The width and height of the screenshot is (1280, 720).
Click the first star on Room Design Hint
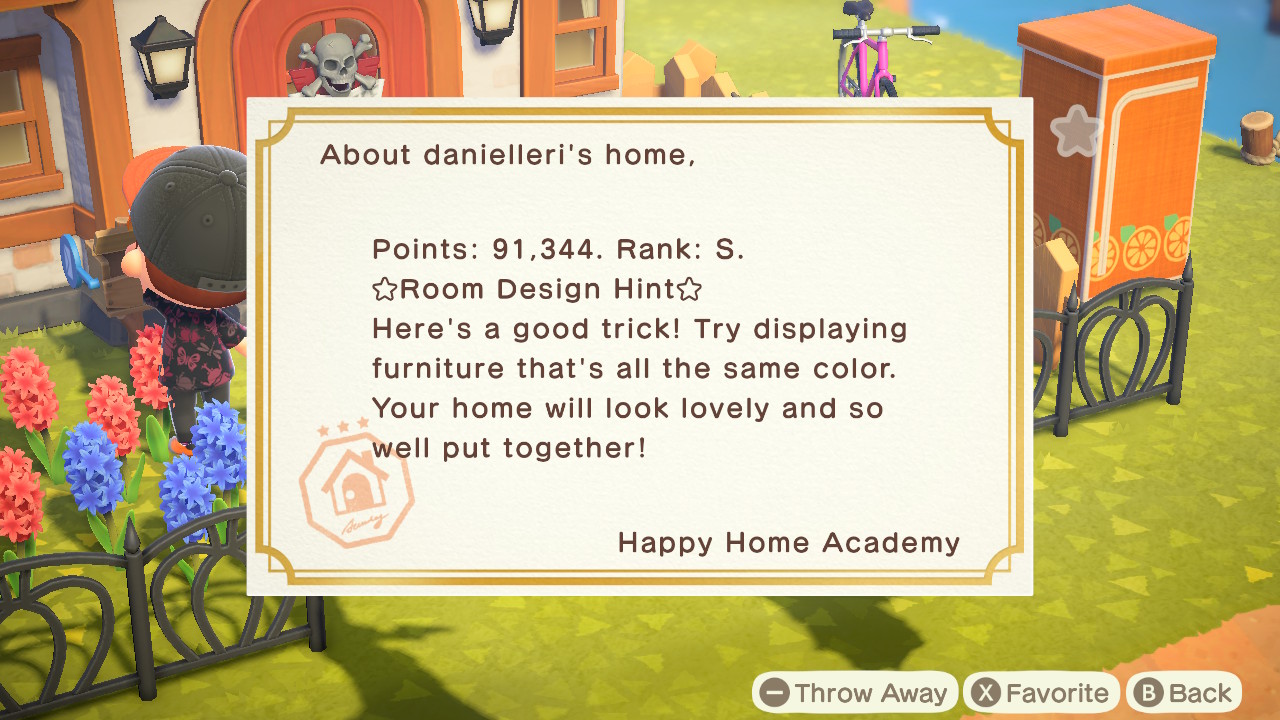(x=383, y=289)
